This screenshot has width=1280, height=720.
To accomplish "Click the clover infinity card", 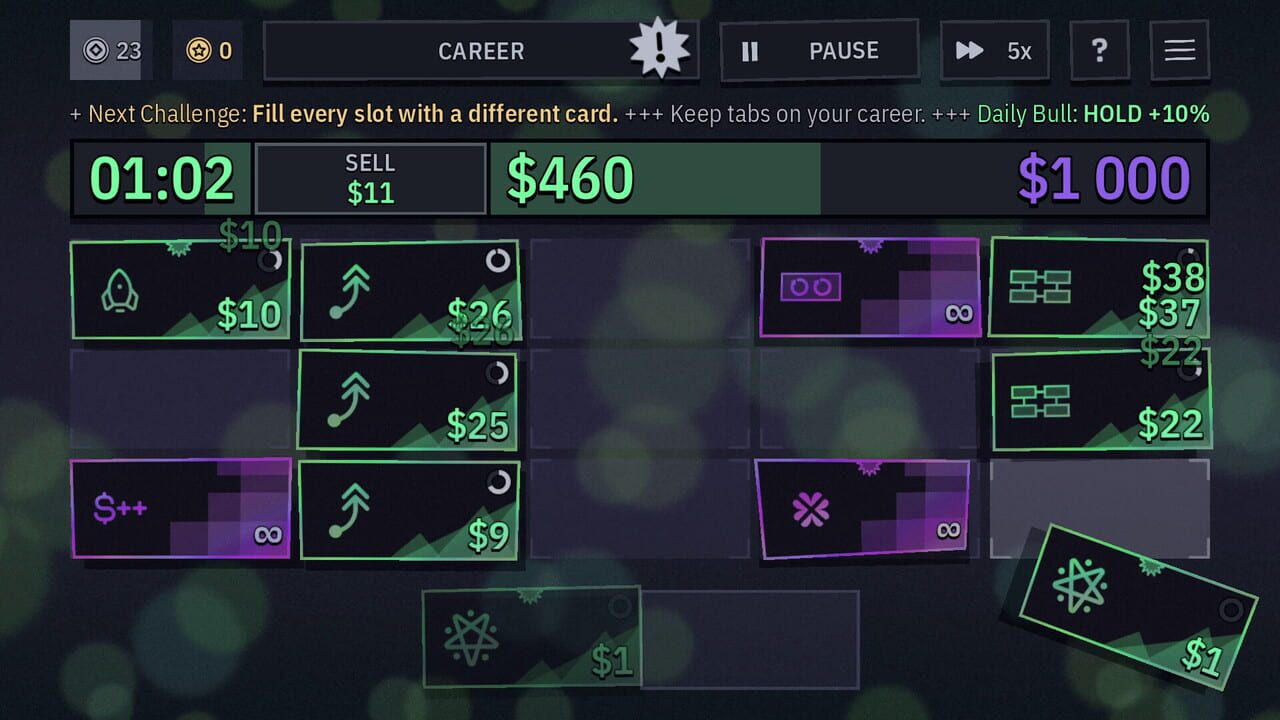I will [x=865, y=512].
